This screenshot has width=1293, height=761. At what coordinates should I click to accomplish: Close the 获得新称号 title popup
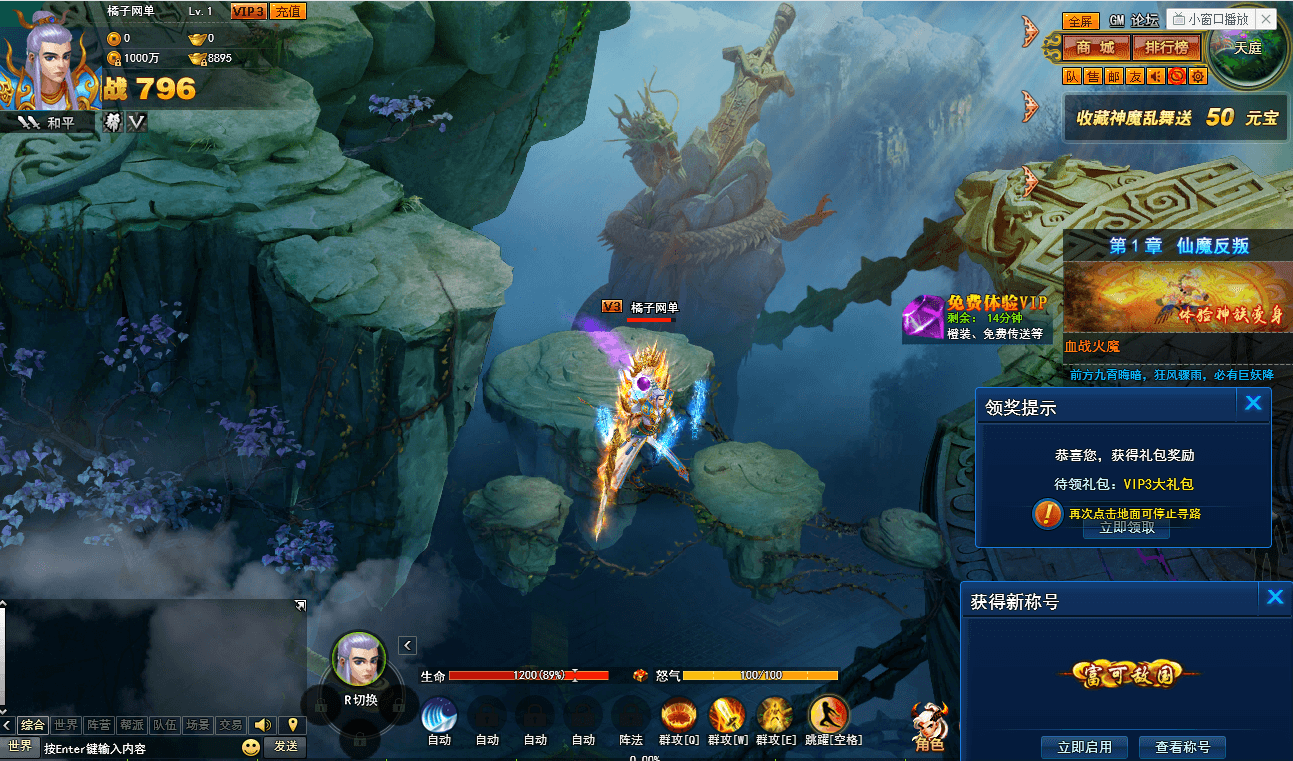click(x=1274, y=597)
